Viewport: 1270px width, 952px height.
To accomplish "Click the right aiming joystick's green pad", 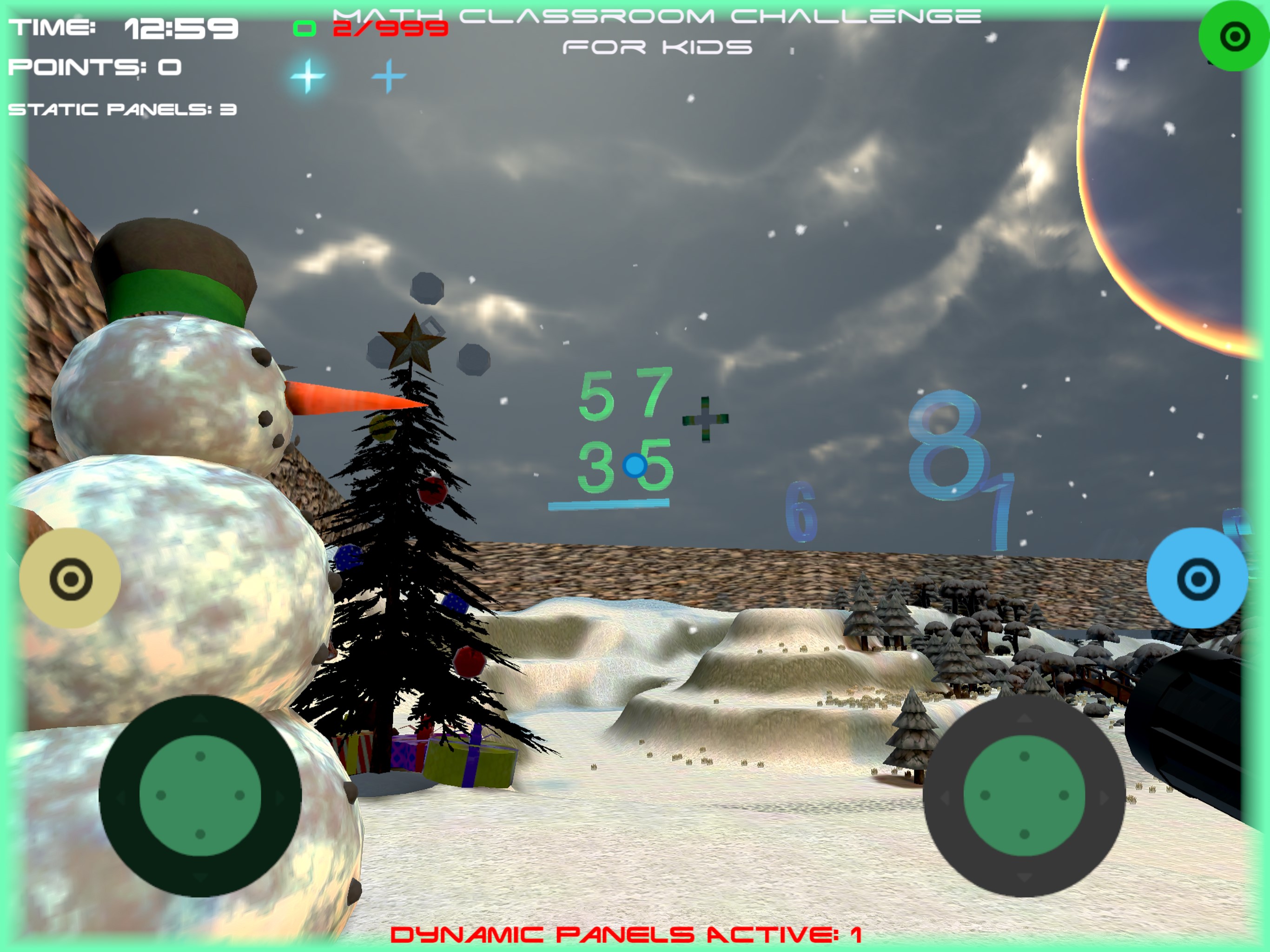I will pos(1024,795).
